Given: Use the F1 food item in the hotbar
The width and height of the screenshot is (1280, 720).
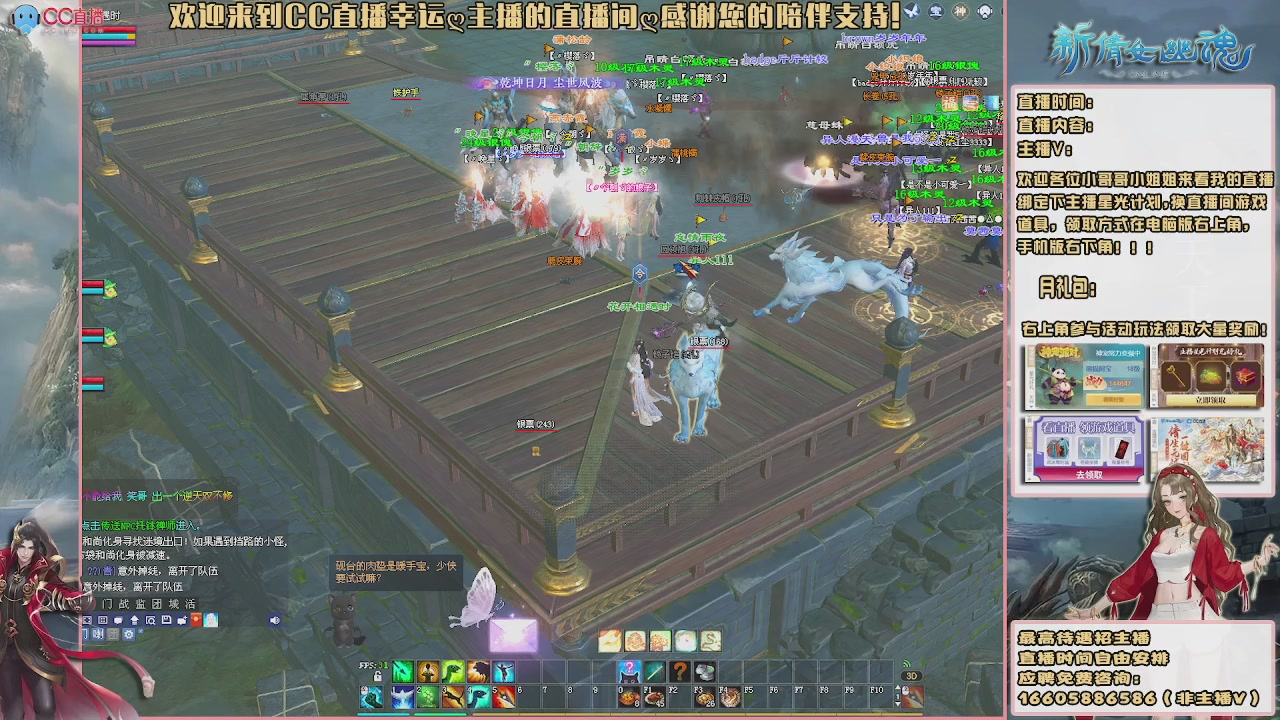Looking at the screenshot, I should [x=653, y=697].
